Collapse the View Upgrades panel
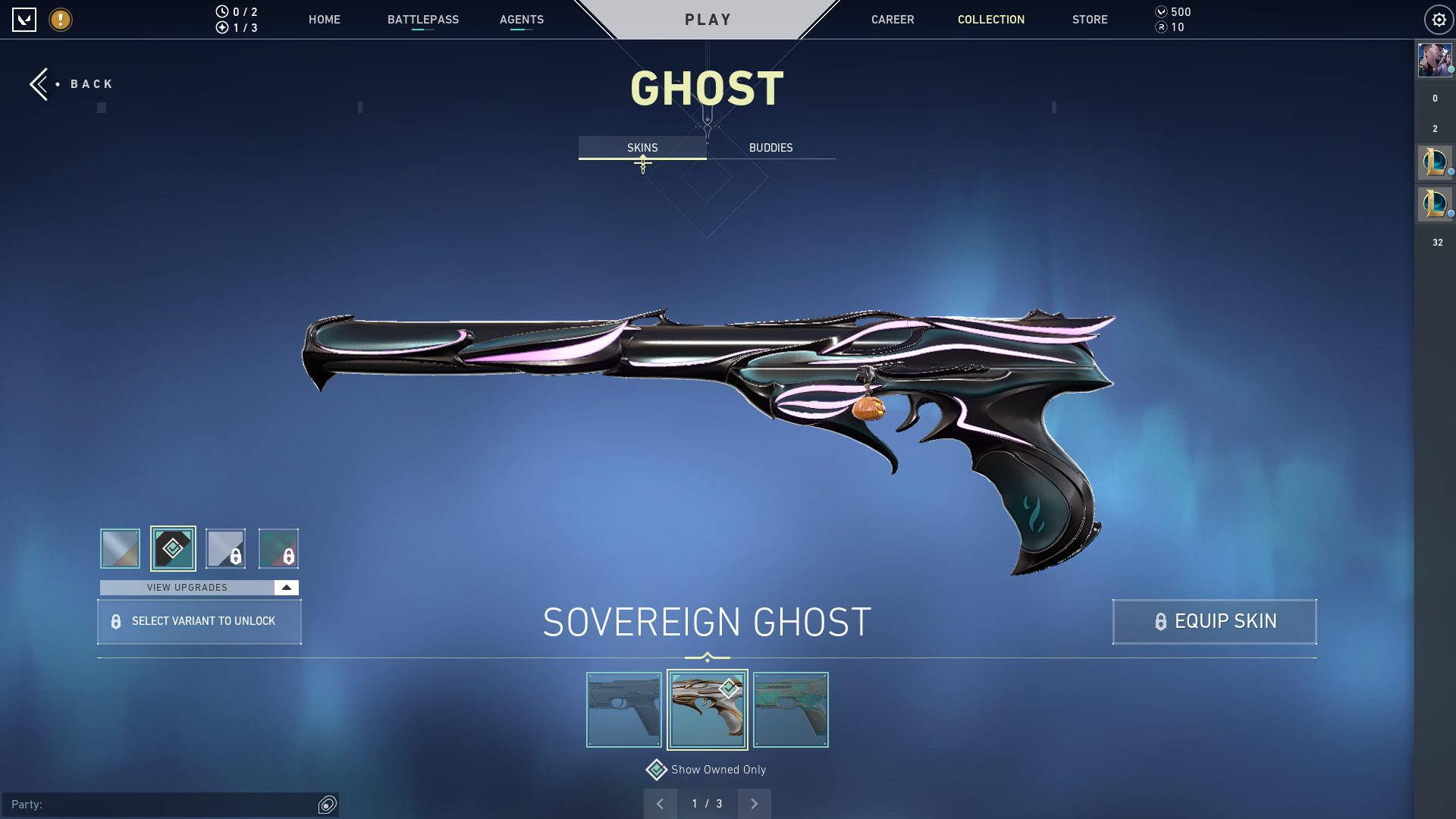The height and width of the screenshot is (819, 1456). tap(285, 587)
